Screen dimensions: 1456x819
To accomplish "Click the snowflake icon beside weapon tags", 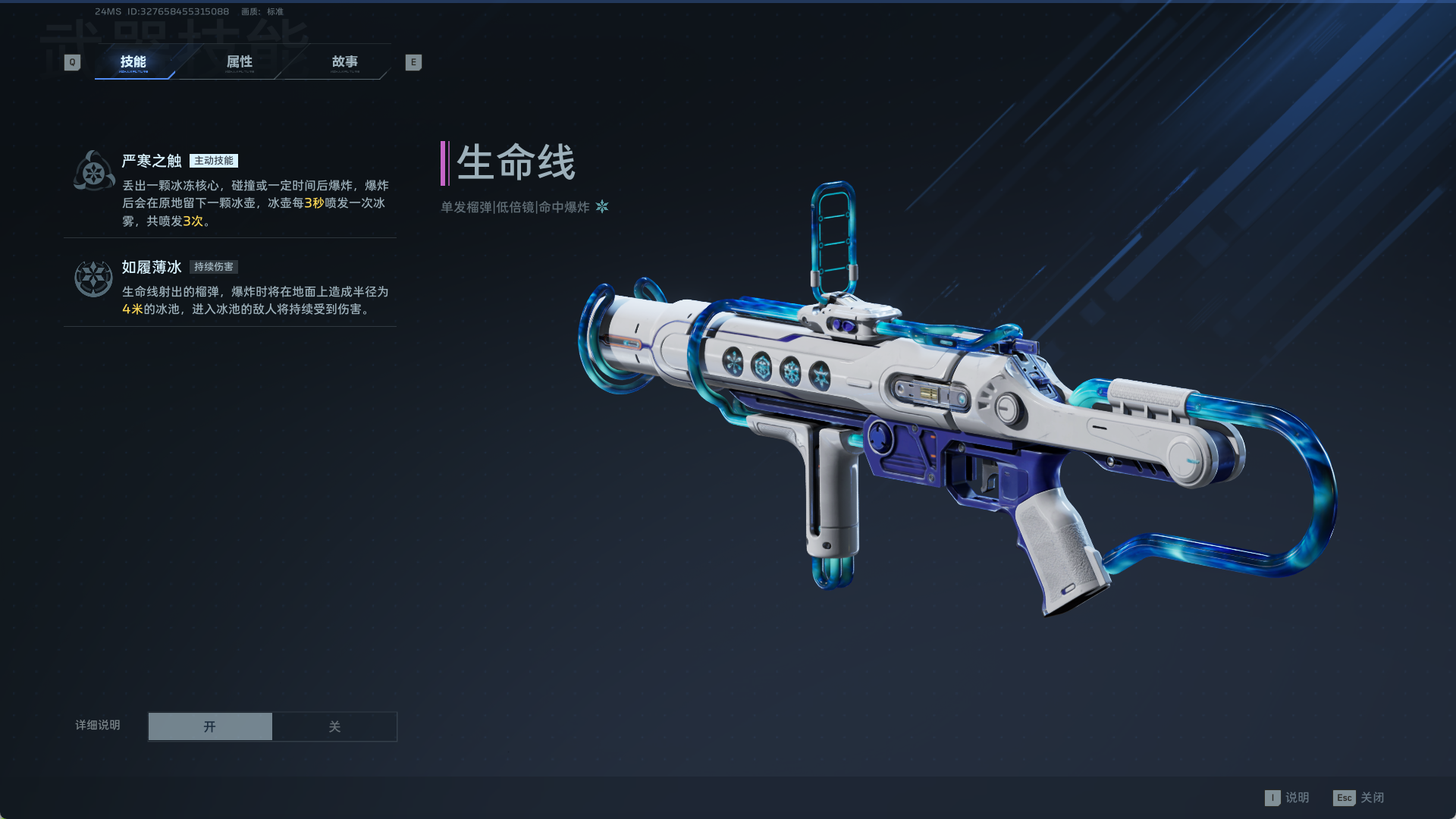I will 602,206.
